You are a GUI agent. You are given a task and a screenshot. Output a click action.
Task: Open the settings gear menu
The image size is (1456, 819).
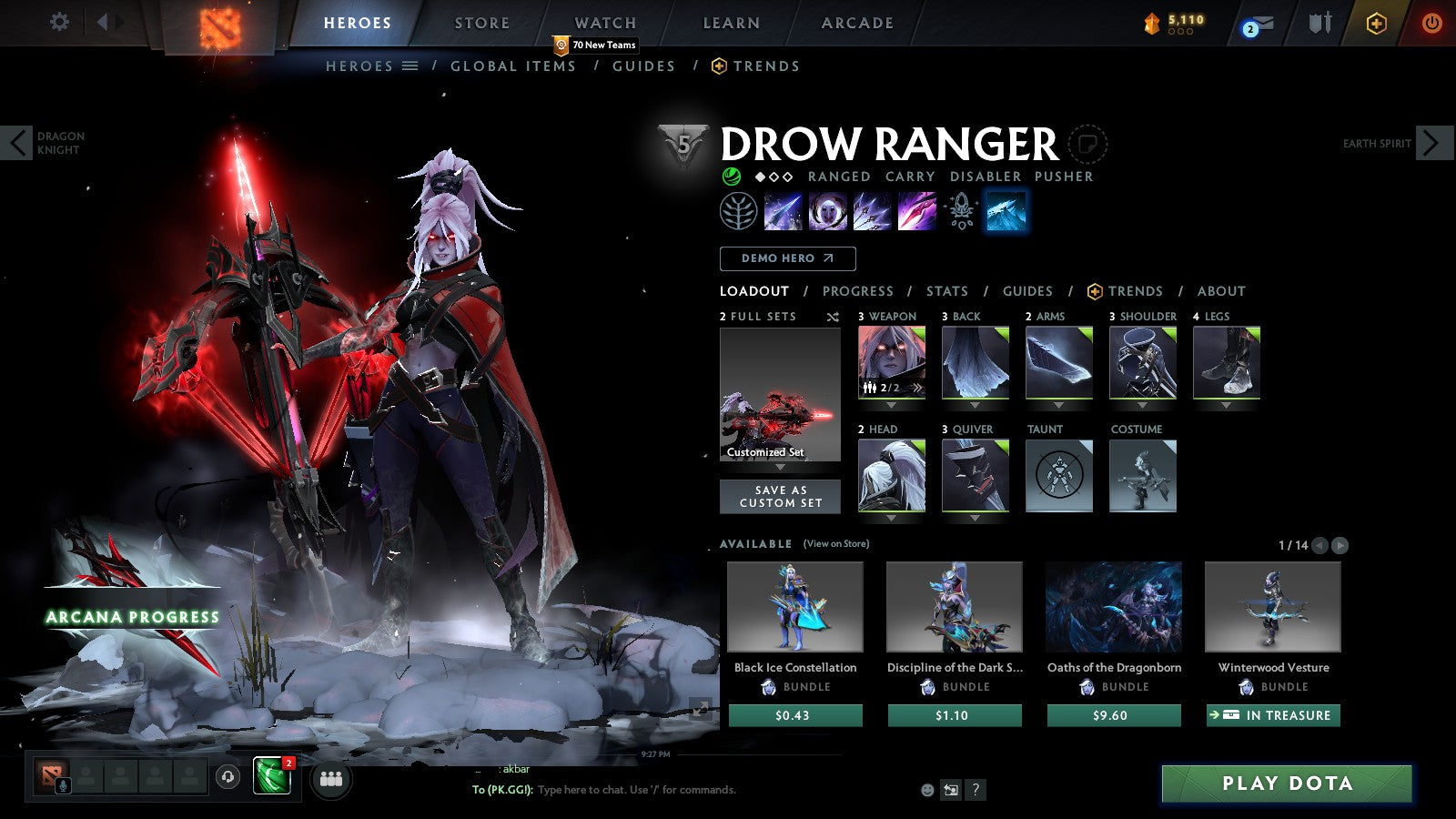[59, 22]
